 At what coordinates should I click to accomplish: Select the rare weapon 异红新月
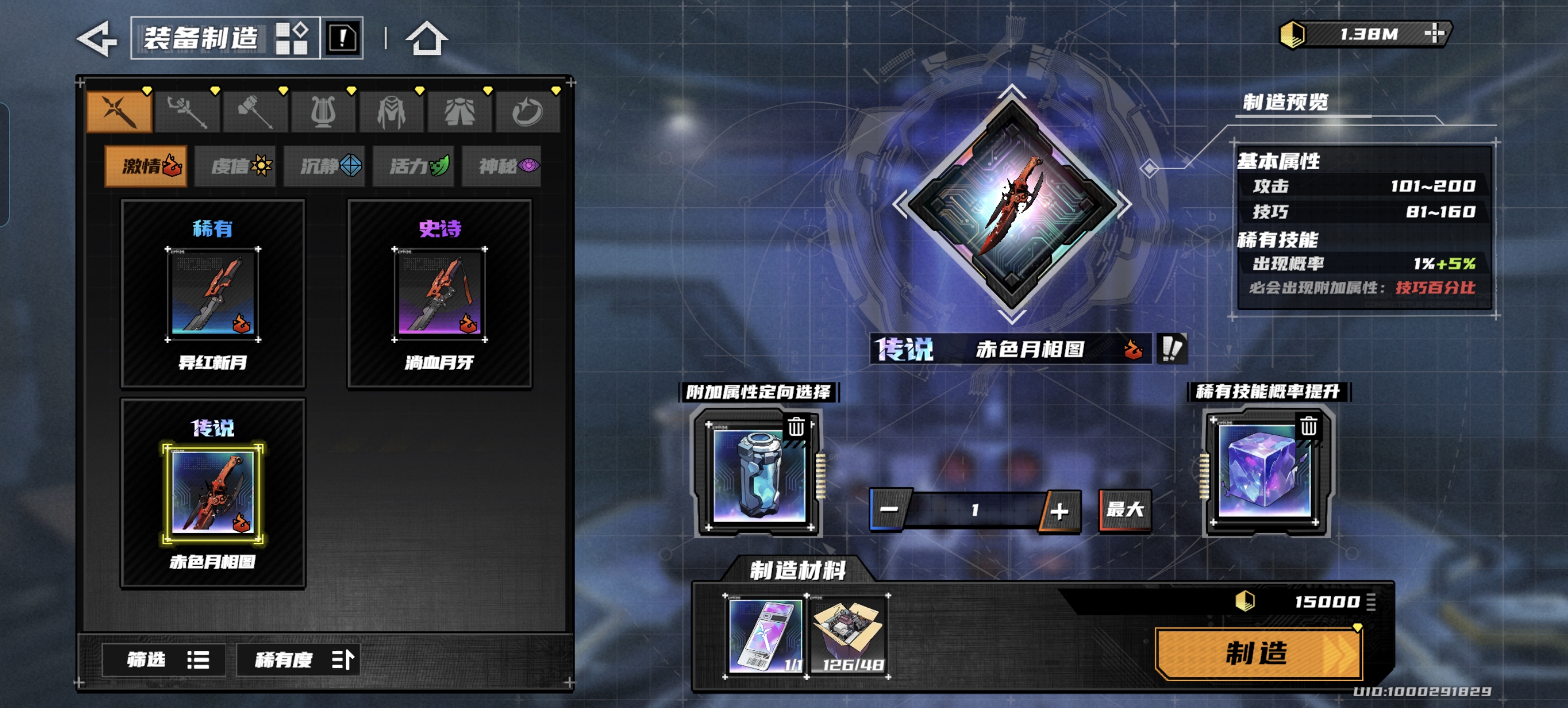click(x=213, y=295)
